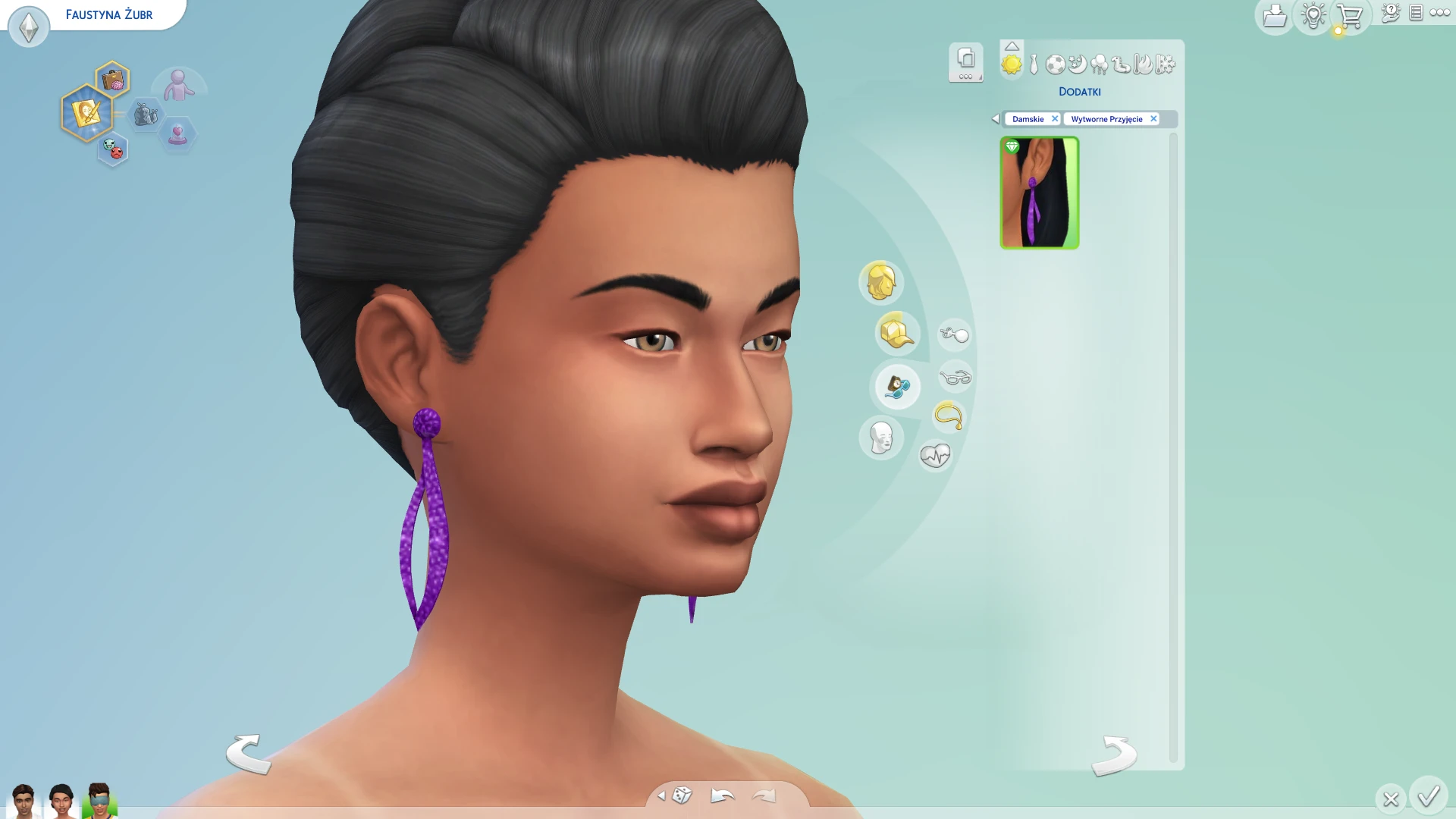Switch to the cold weather outfit (snowflake)
The image size is (1456, 819).
pos(1166,64)
